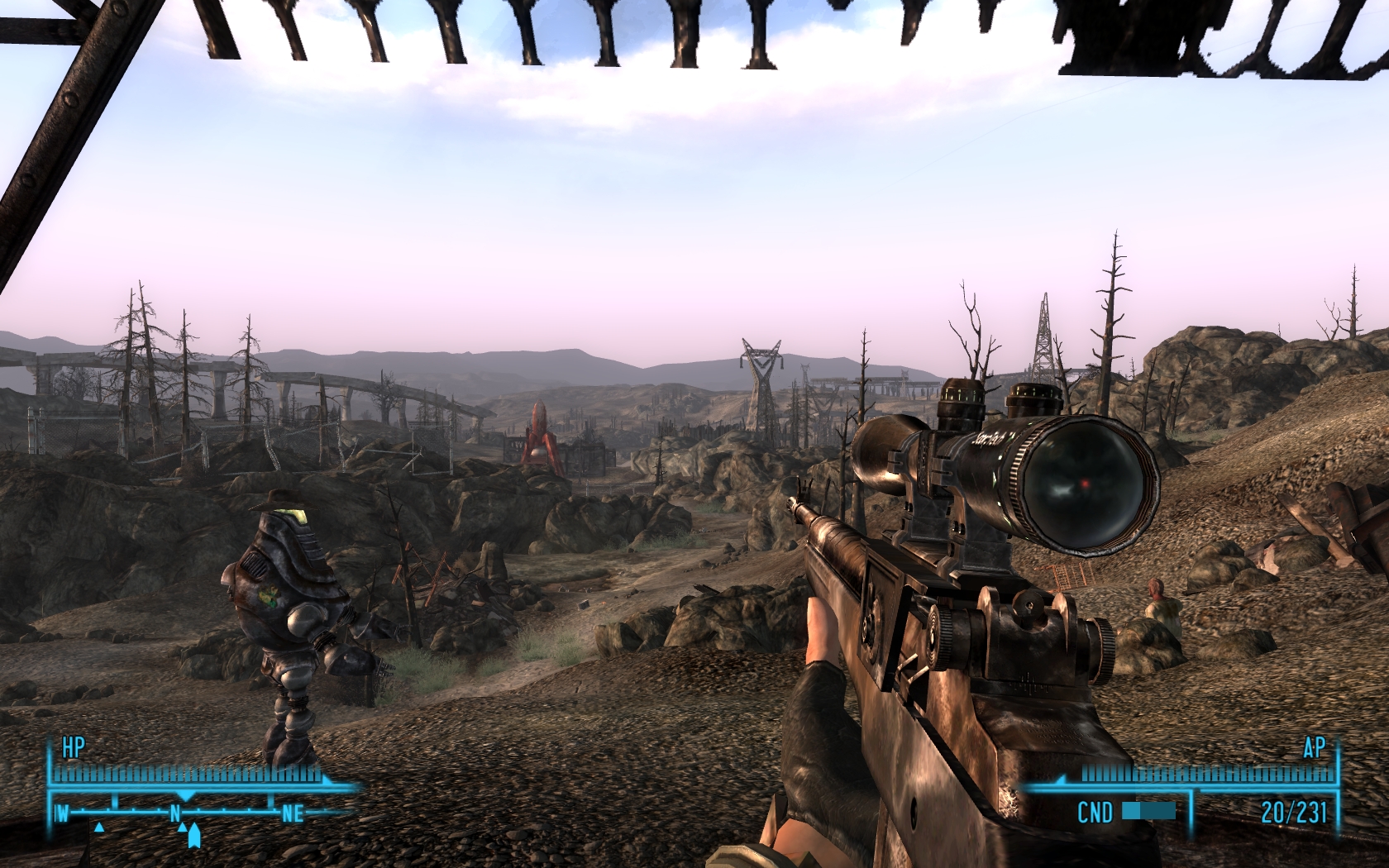Click the North heading letter on the compass
Image resolution: width=1389 pixels, height=868 pixels.
(x=175, y=813)
